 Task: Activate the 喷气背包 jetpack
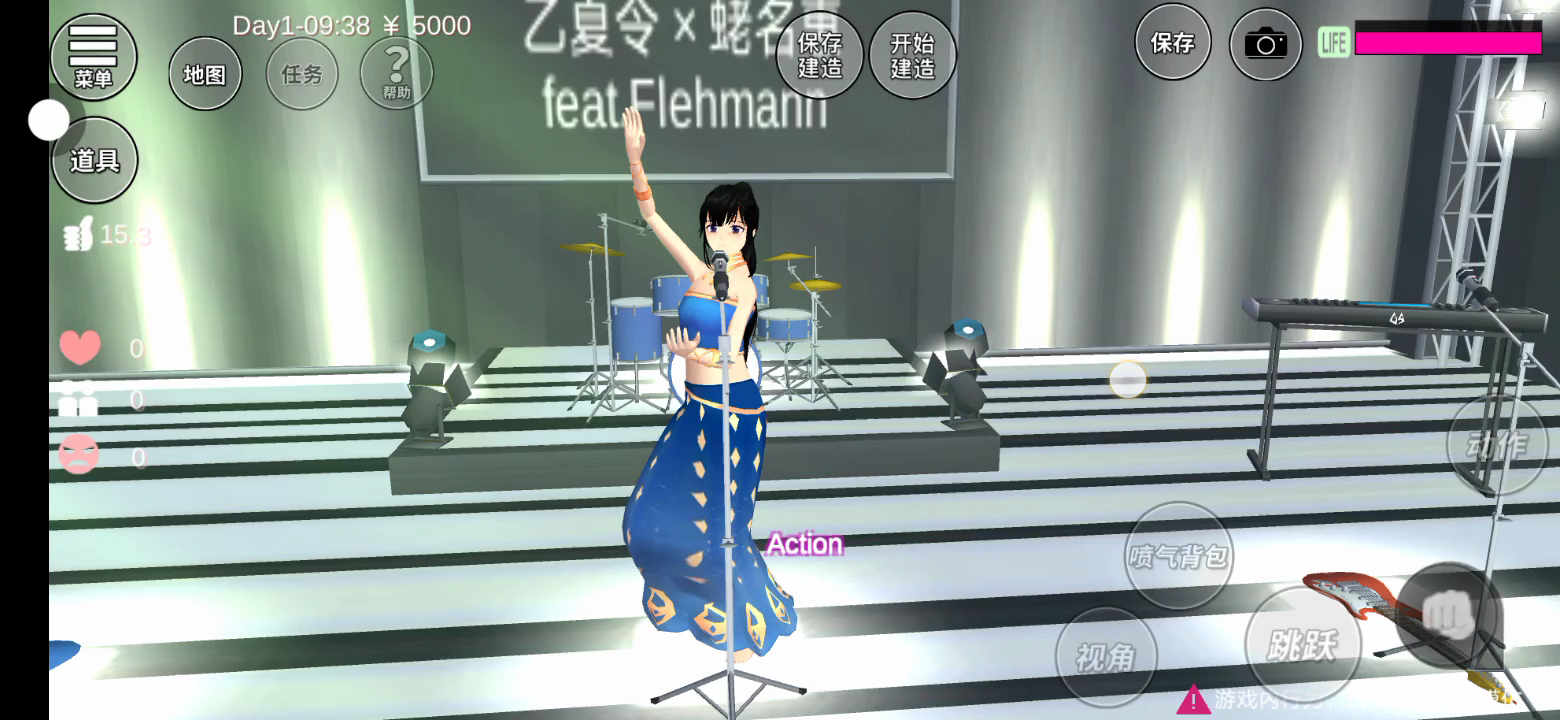point(1179,555)
